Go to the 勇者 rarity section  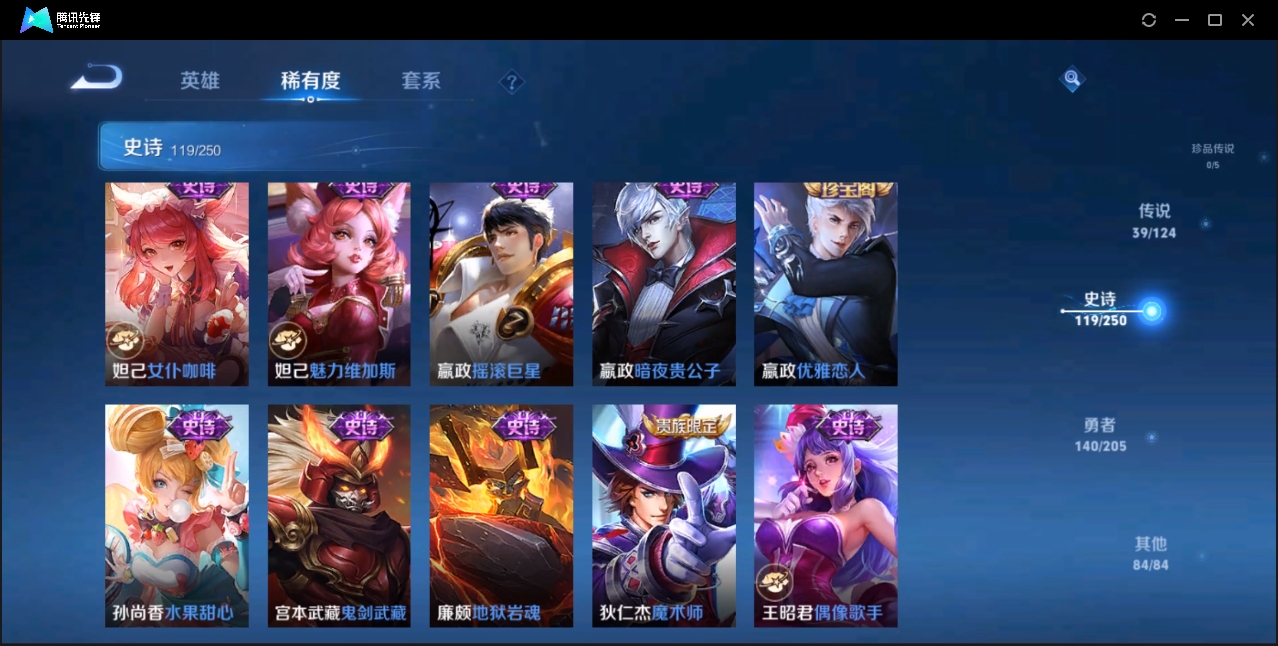coord(1100,434)
